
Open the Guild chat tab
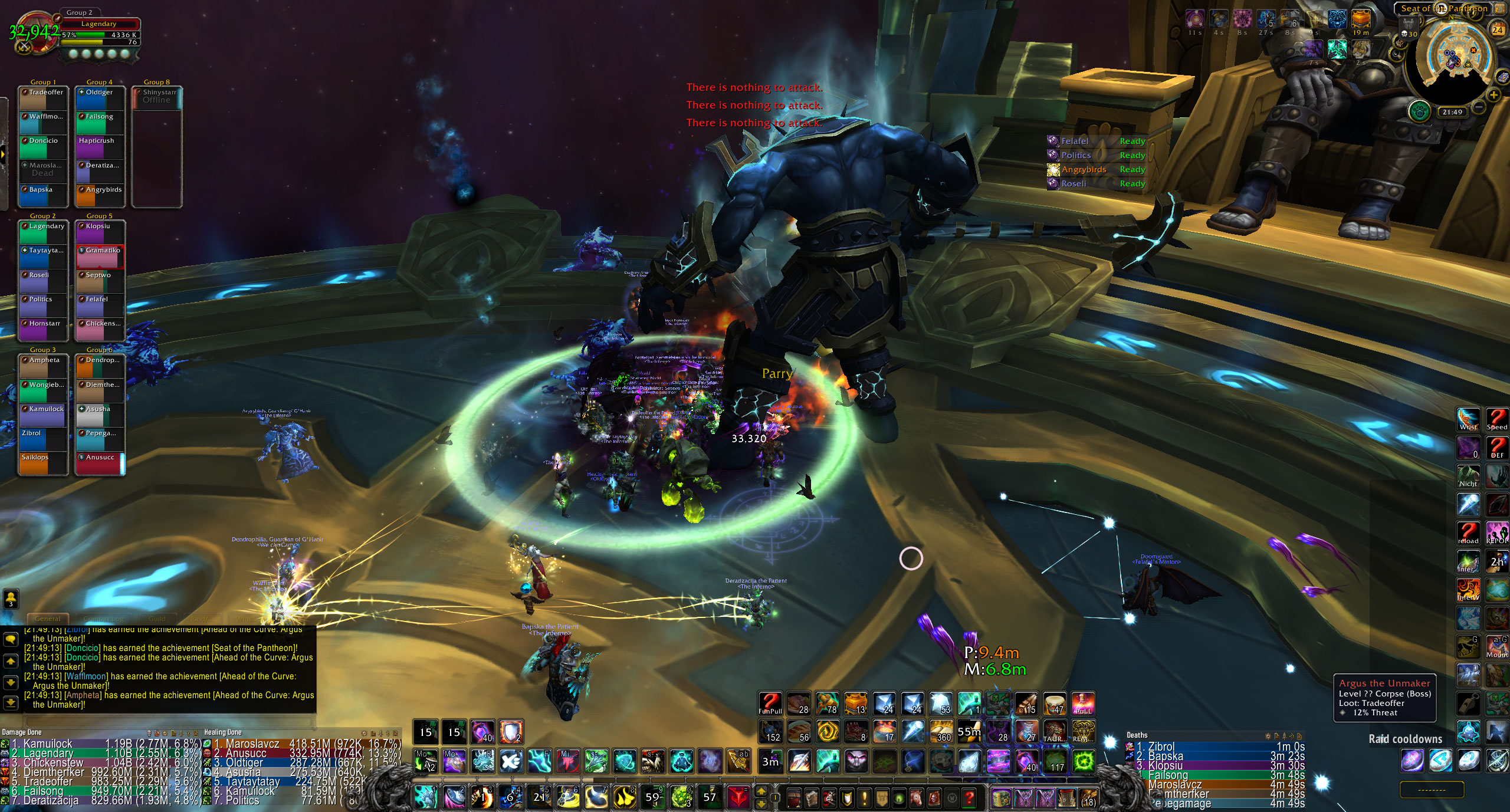157,619
